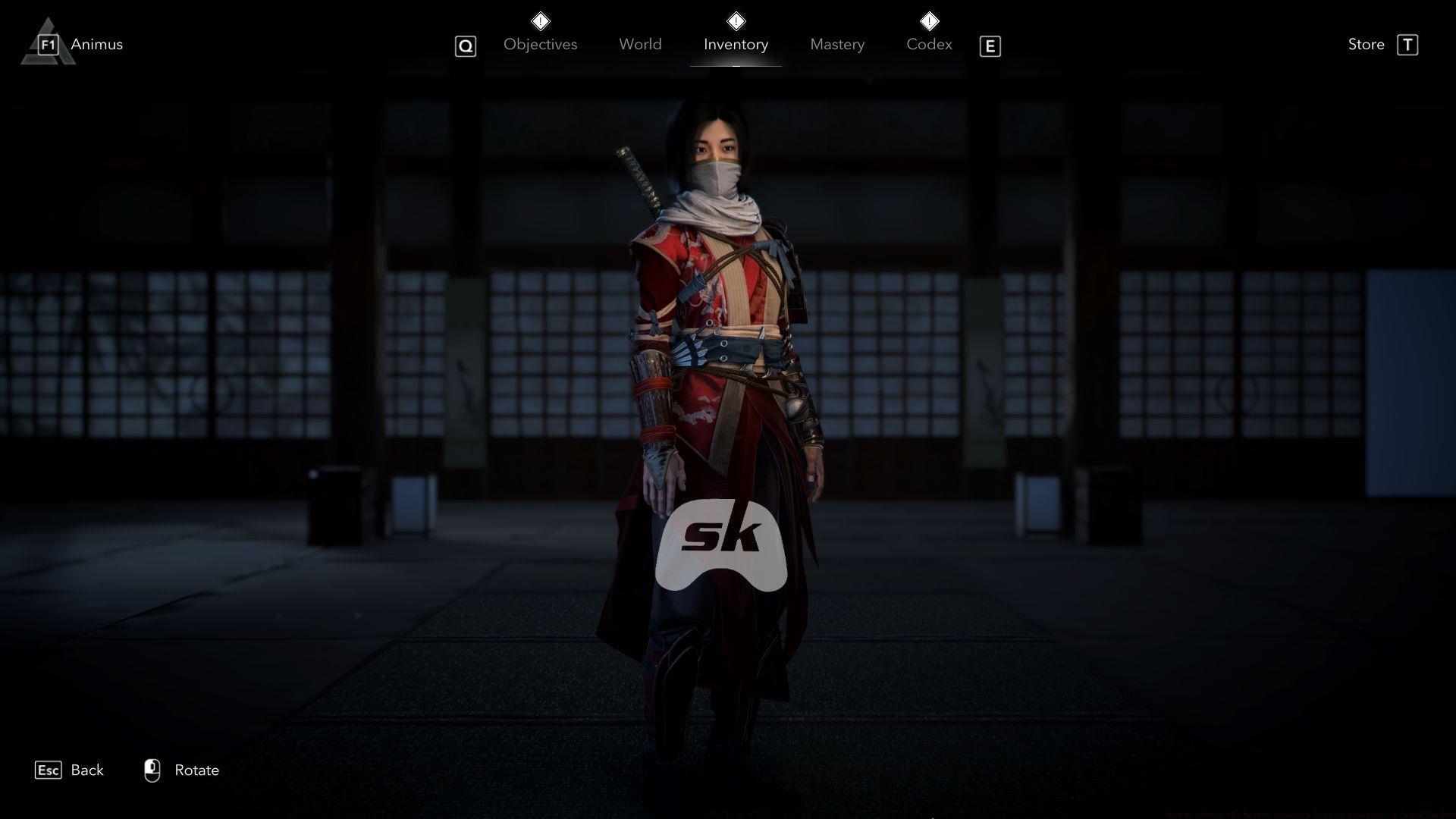Click the notification diamond above Objectives
The image size is (1456, 819).
[x=541, y=20]
